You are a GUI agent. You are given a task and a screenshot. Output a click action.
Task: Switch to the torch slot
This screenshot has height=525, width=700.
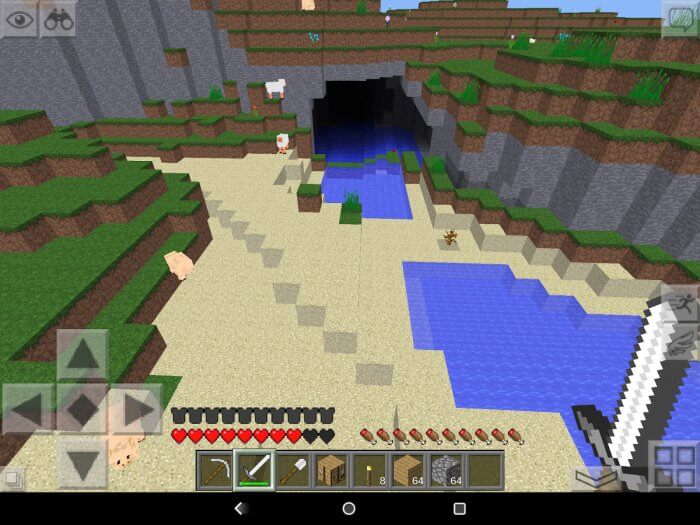point(370,470)
